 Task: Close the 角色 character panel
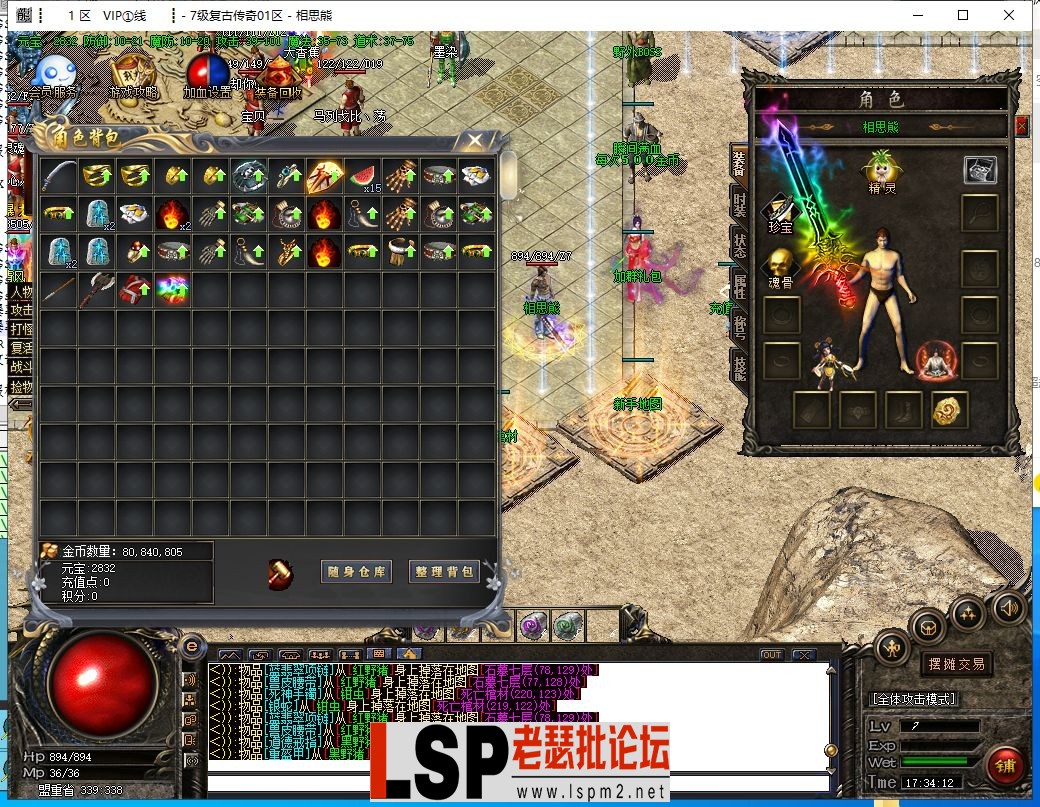point(1021,126)
